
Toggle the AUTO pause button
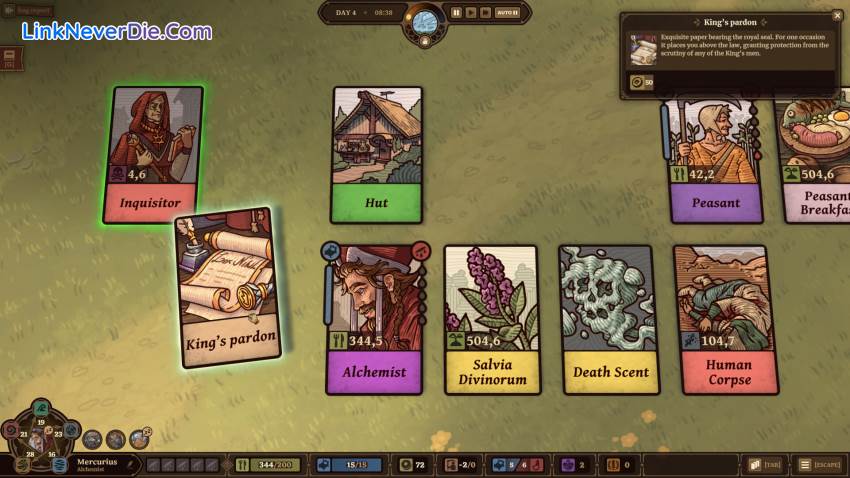click(507, 13)
